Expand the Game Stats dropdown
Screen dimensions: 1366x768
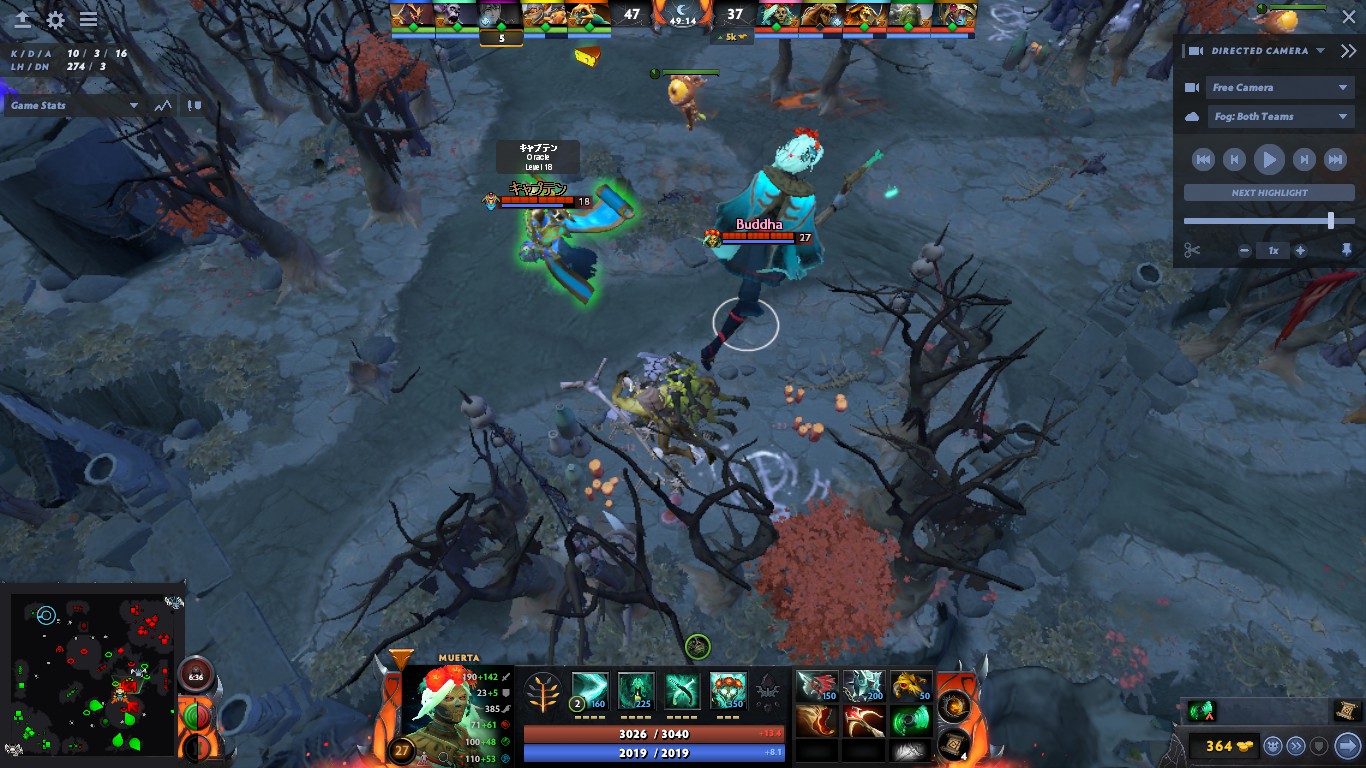70,105
